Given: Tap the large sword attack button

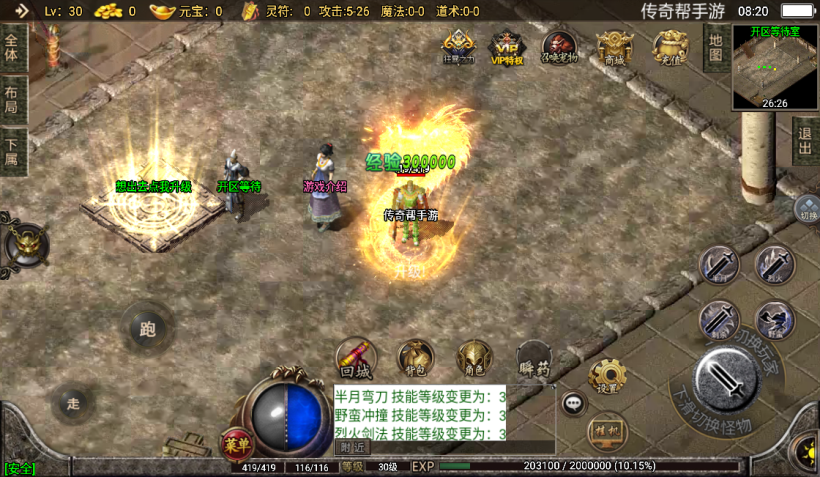Looking at the screenshot, I should pyautogui.click(x=725, y=378).
